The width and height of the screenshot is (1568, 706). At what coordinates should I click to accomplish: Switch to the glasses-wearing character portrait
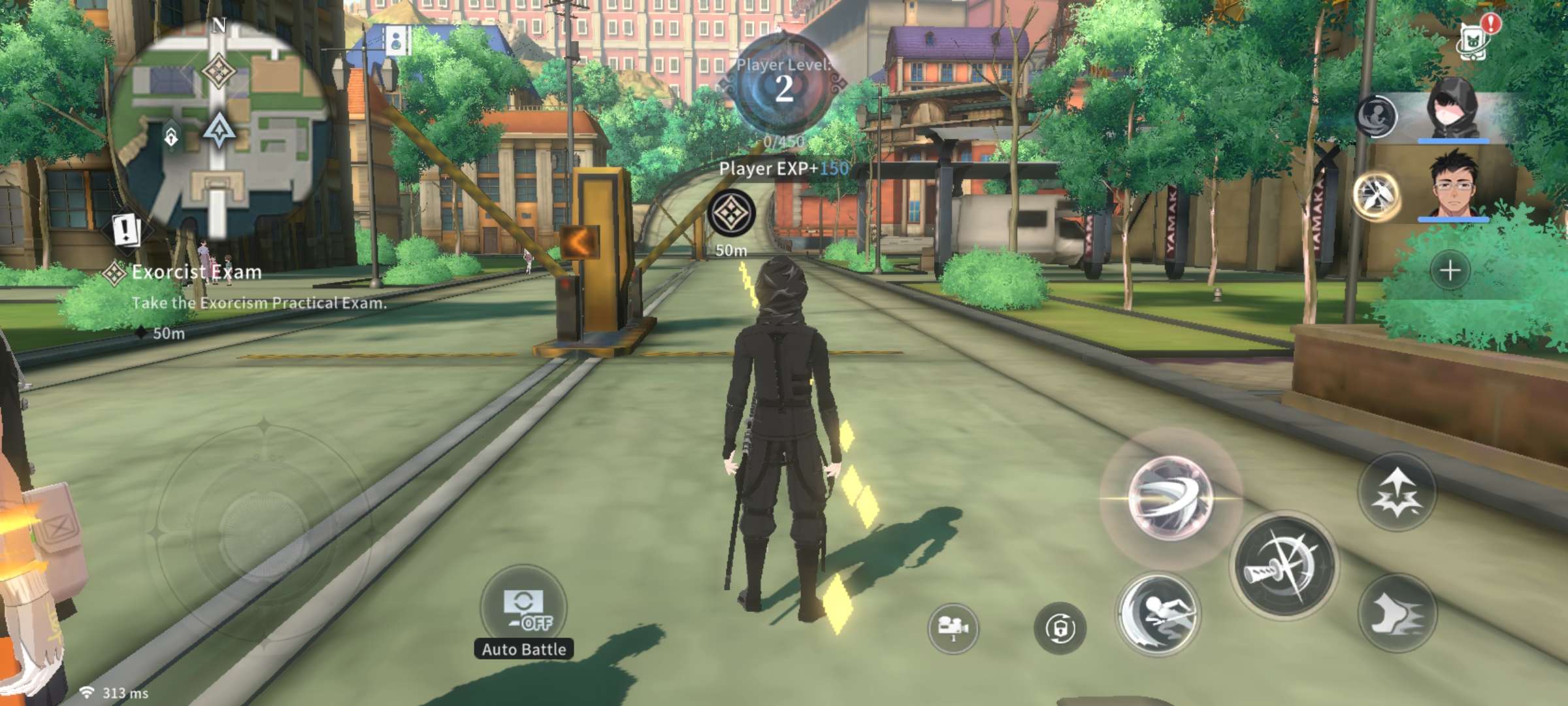coord(1454,185)
